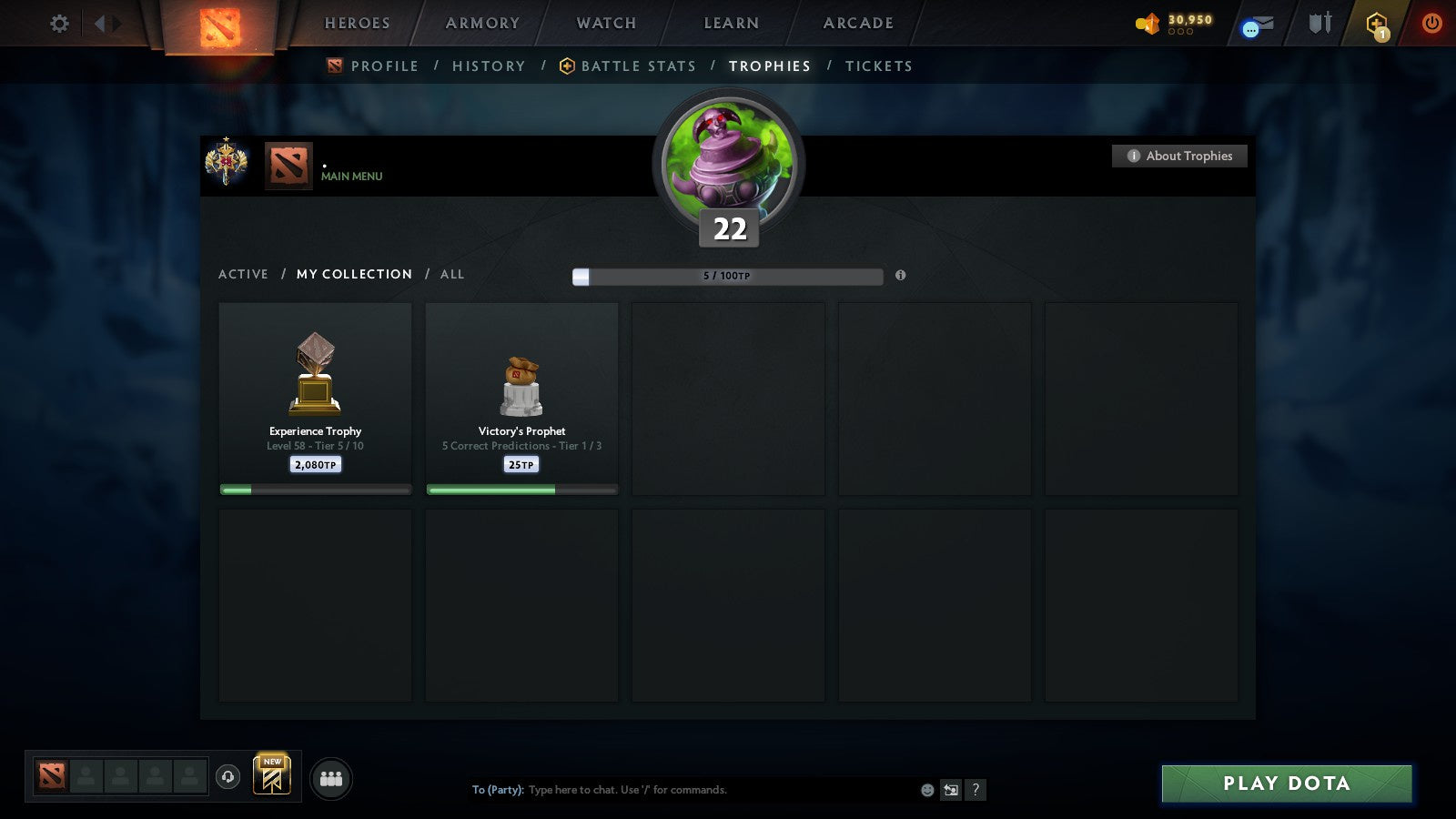This screenshot has width=1456, height=819.
Task: Click the info icon next to the TP bar
Action: [x=901, y=276]
